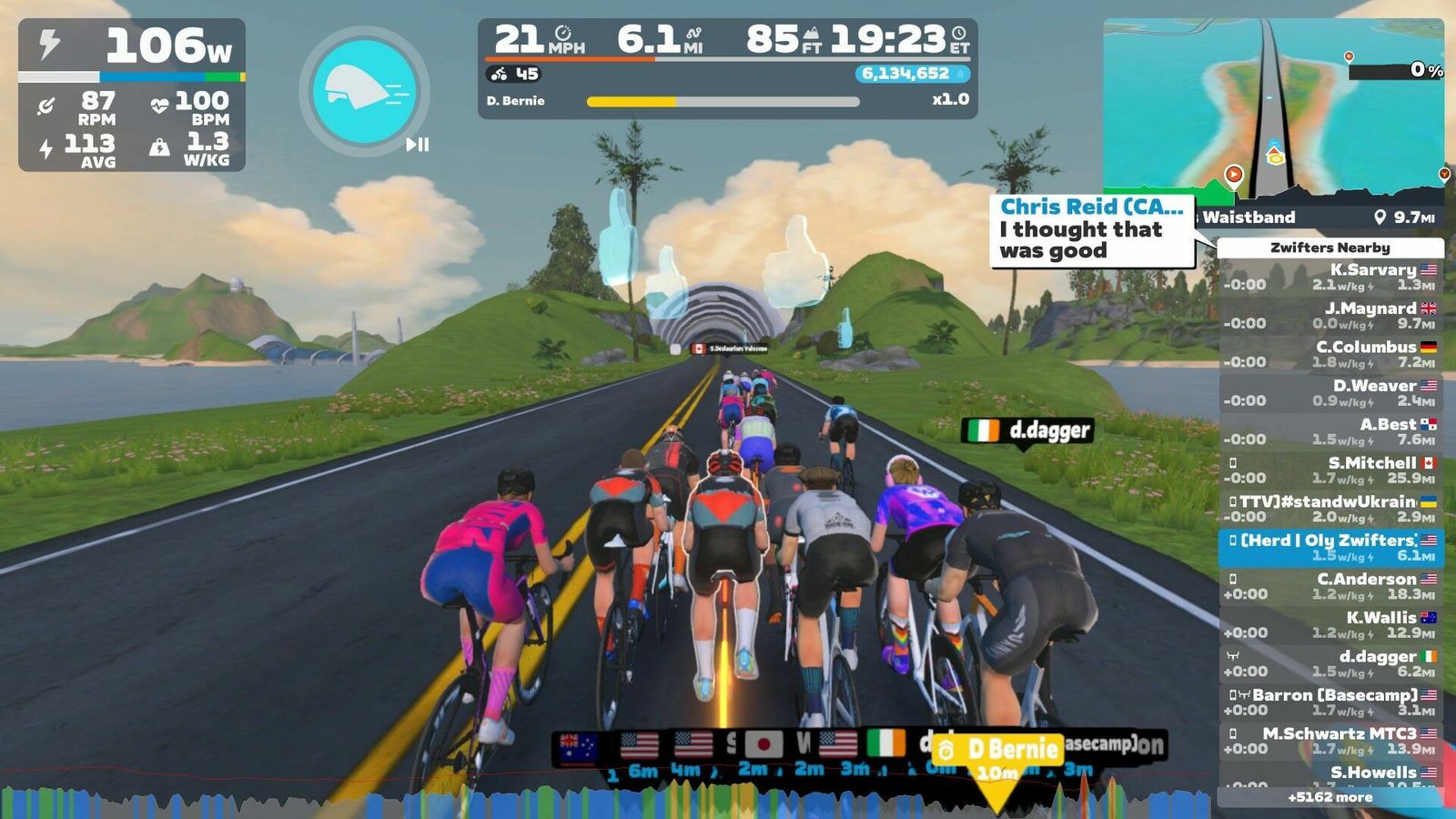Pick D.Weaver in the nearby list

[x=1330, y=393]
